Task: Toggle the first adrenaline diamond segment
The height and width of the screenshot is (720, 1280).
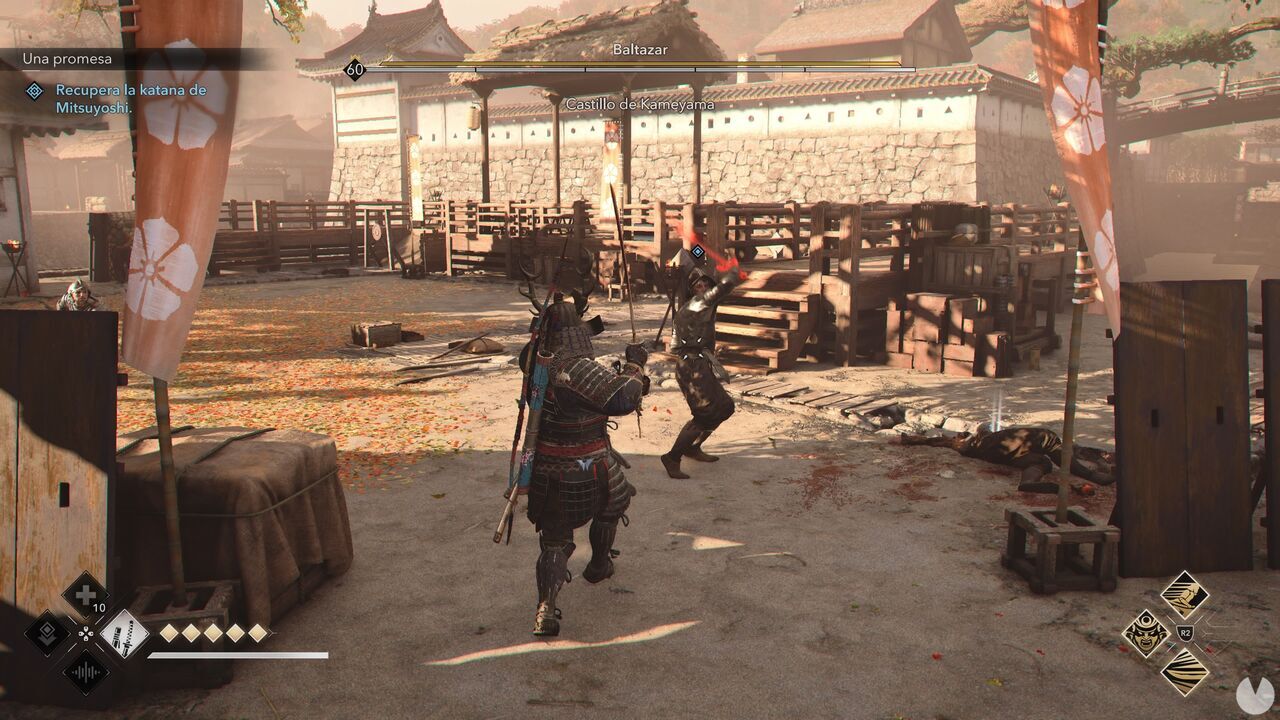Action: tap(169, 633)
